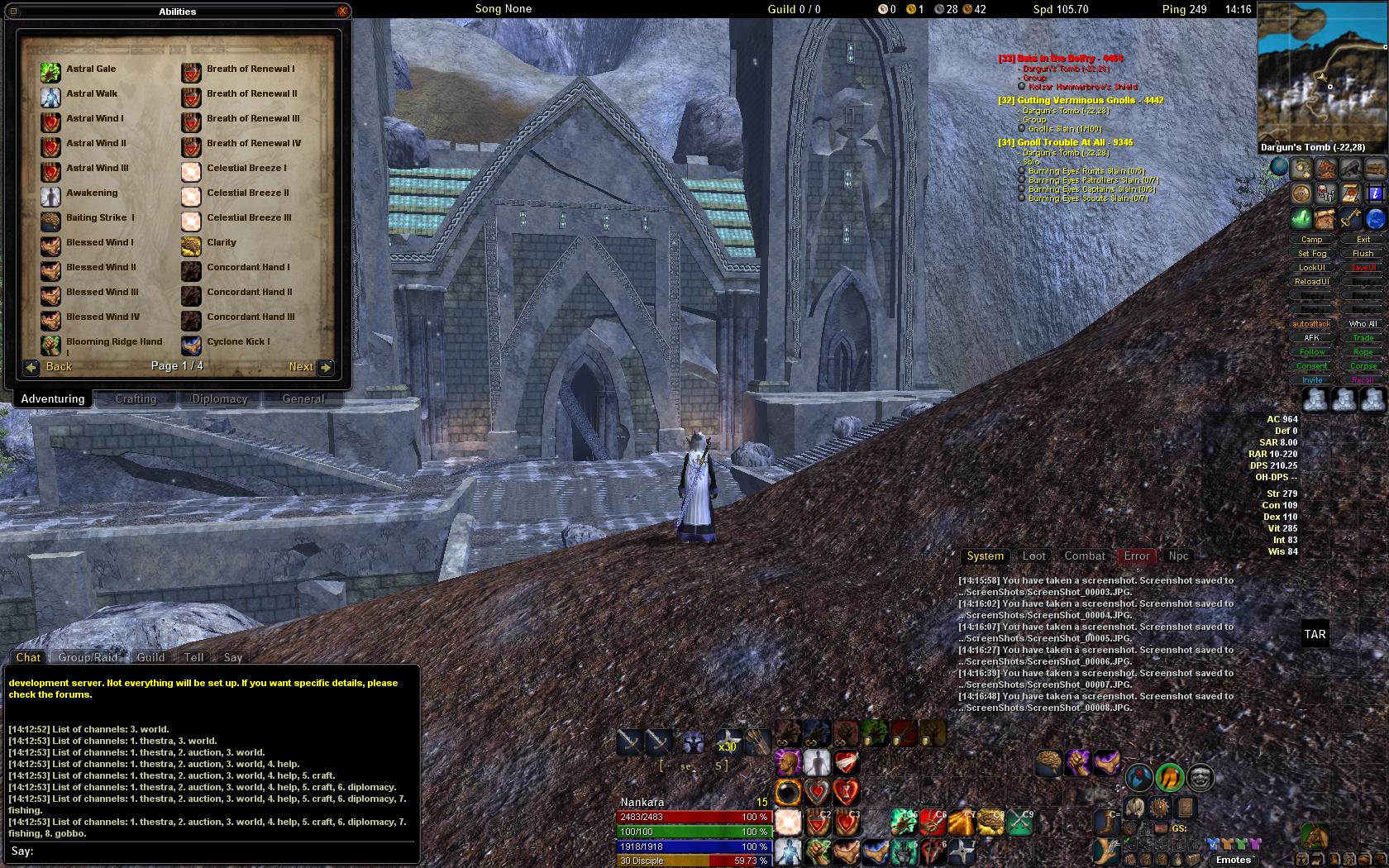Click the Say chat input field
Image resolution: width=1389 pixels, height=868 pixels.
tap(215, 851)
